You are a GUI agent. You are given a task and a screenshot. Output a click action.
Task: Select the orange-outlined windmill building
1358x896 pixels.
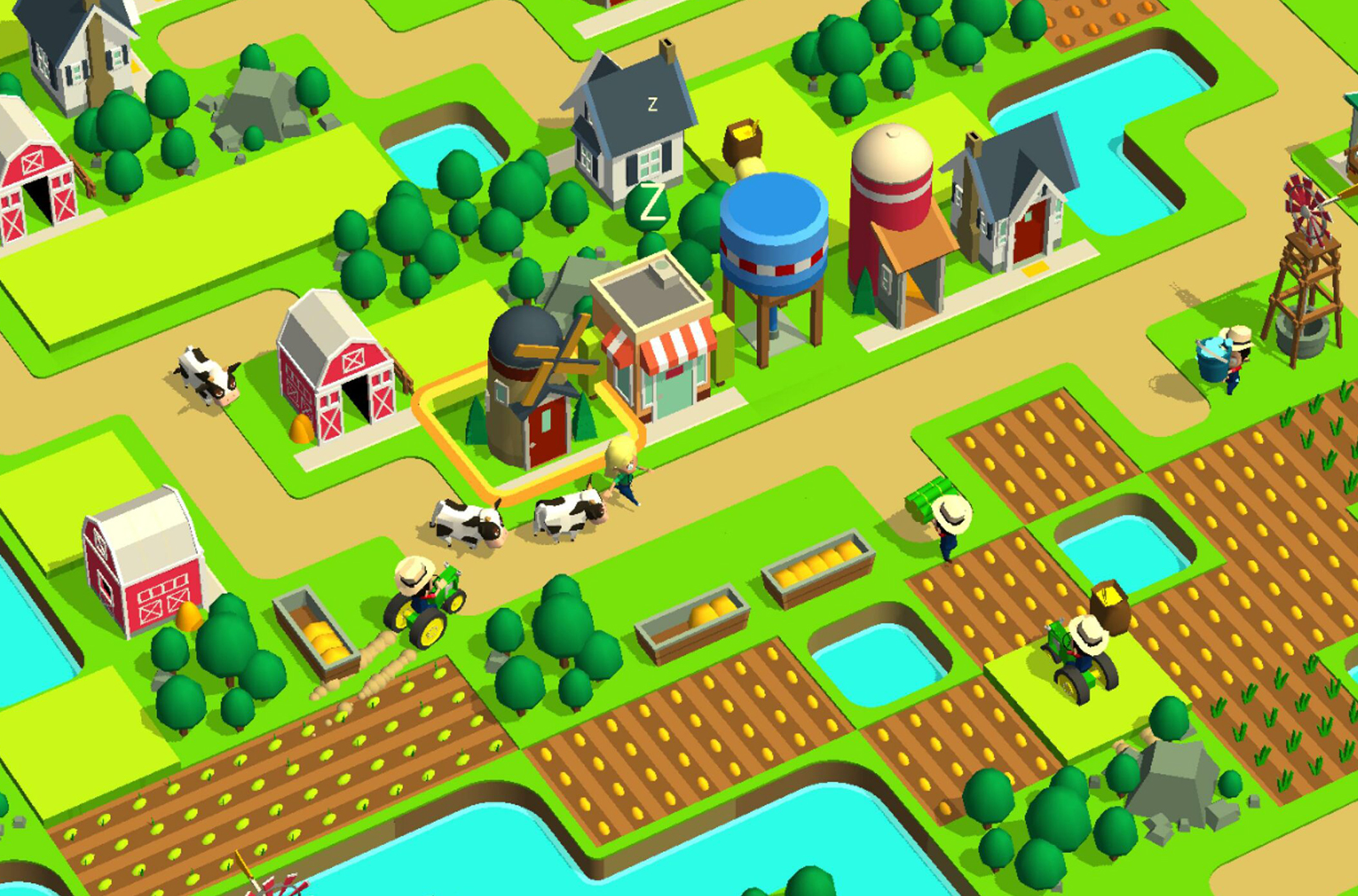pos(531,390)
